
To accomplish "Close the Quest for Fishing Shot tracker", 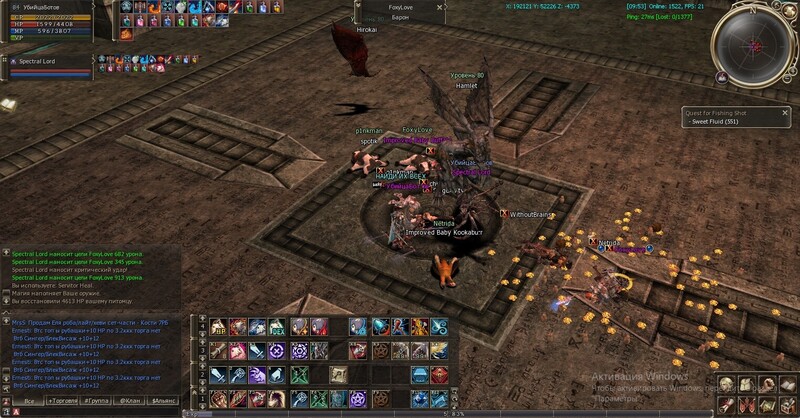I will point(783,112).
